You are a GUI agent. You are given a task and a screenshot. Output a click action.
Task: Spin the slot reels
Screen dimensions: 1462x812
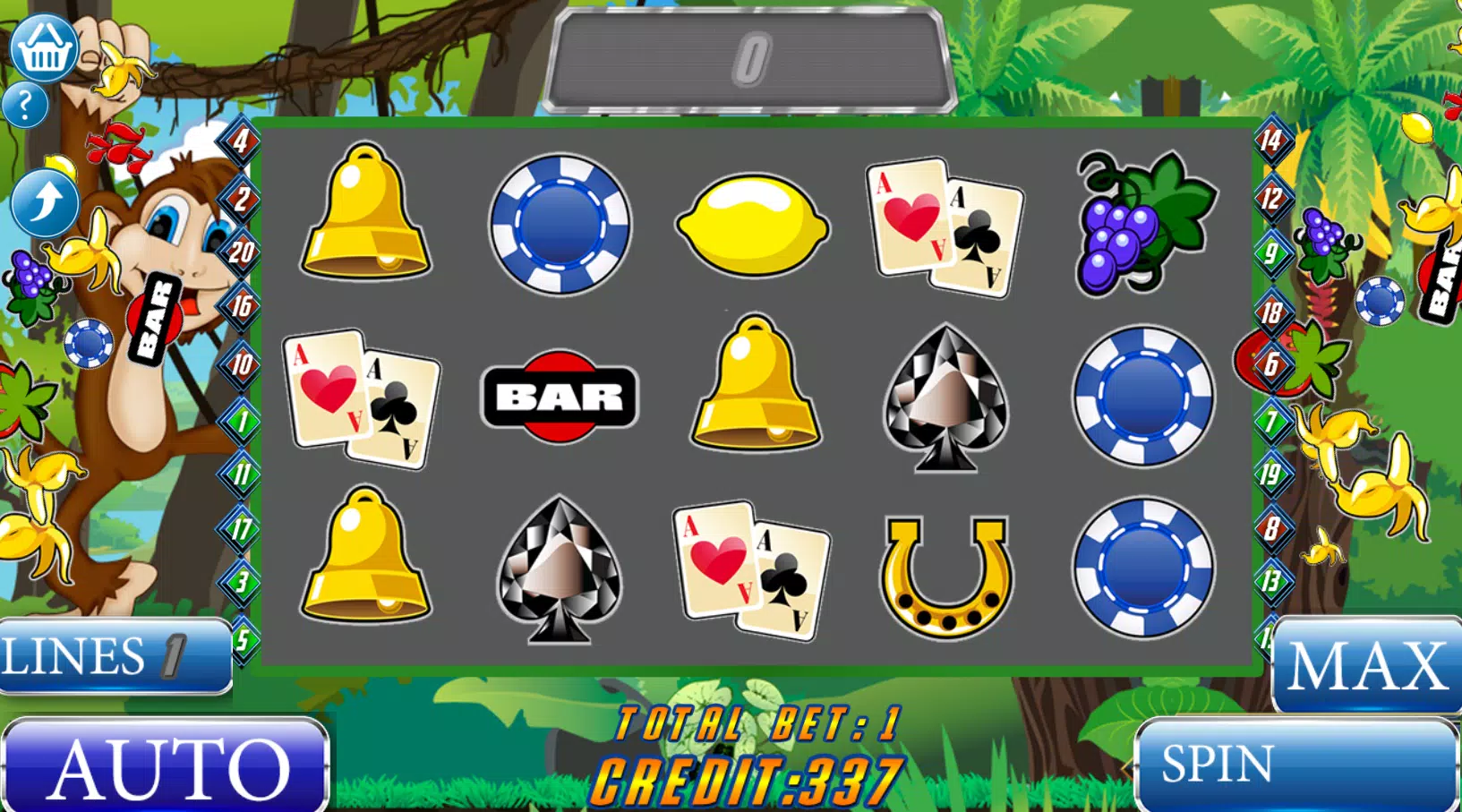(1295, 765)
